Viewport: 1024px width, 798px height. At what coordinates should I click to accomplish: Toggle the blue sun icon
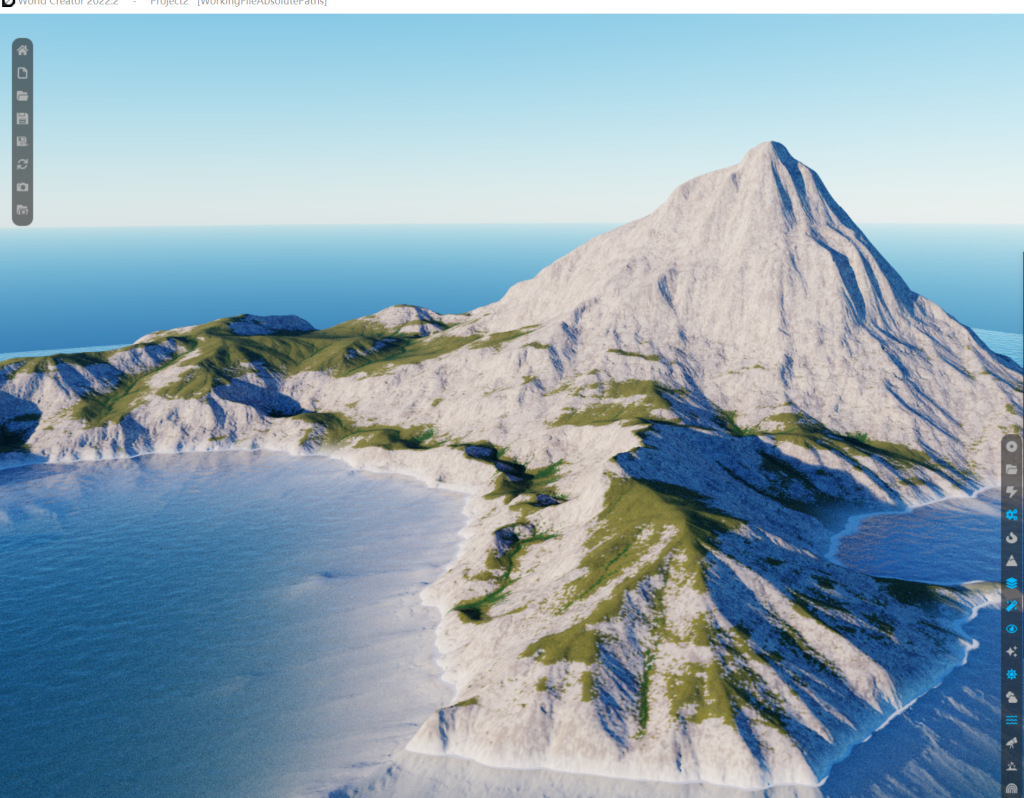[1012, 674]
